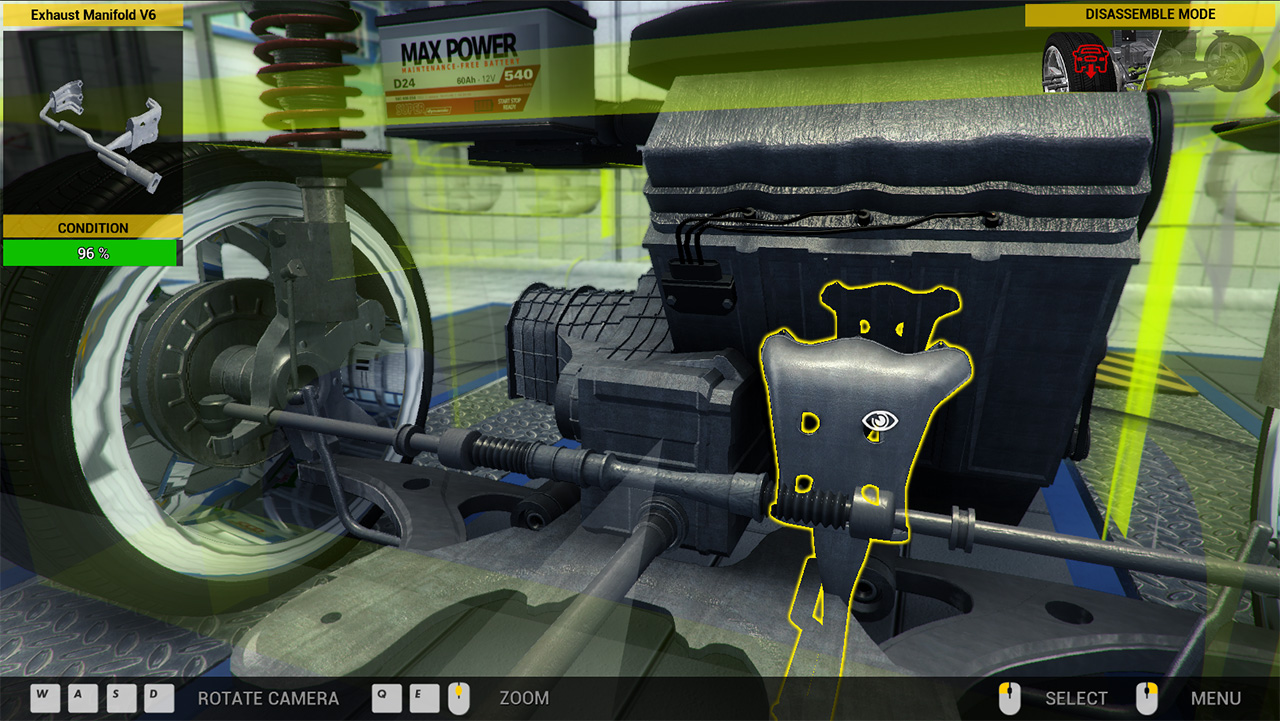Click the D key camera icon
This screenshot has height=721, width=1280.
click(x=159, y=698)
